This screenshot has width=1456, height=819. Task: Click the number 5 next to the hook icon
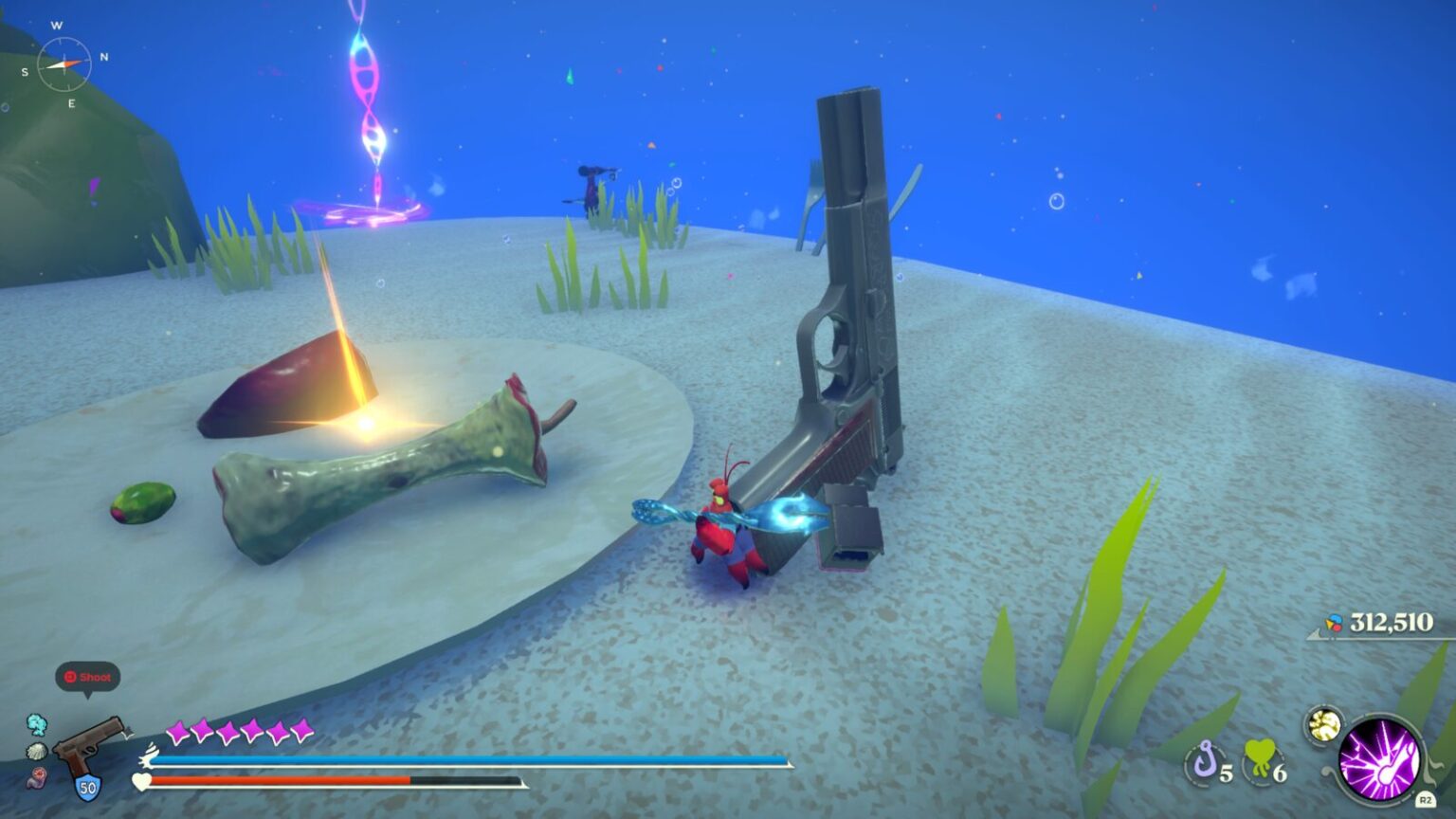point(1225,773)
